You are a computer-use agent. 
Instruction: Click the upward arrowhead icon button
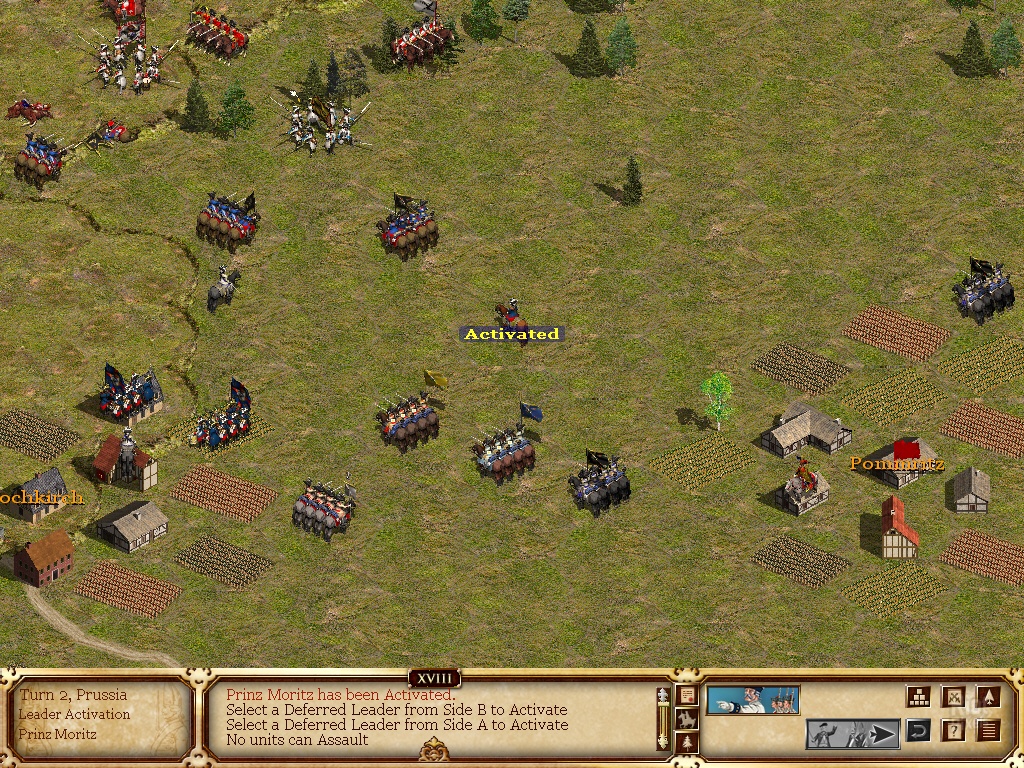tap(988, 697)
